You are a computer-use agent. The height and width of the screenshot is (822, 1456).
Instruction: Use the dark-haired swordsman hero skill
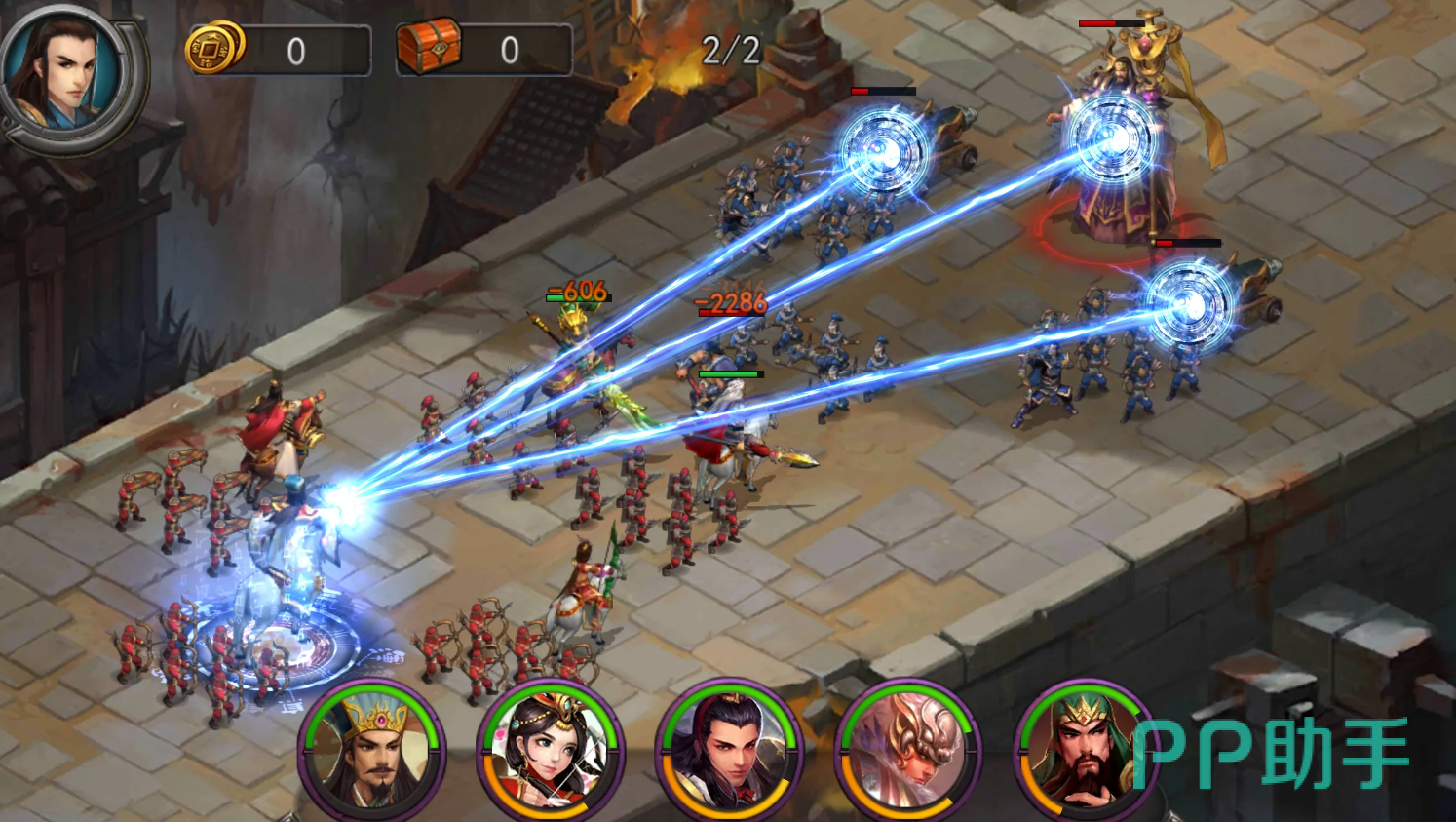coord(729,750)
